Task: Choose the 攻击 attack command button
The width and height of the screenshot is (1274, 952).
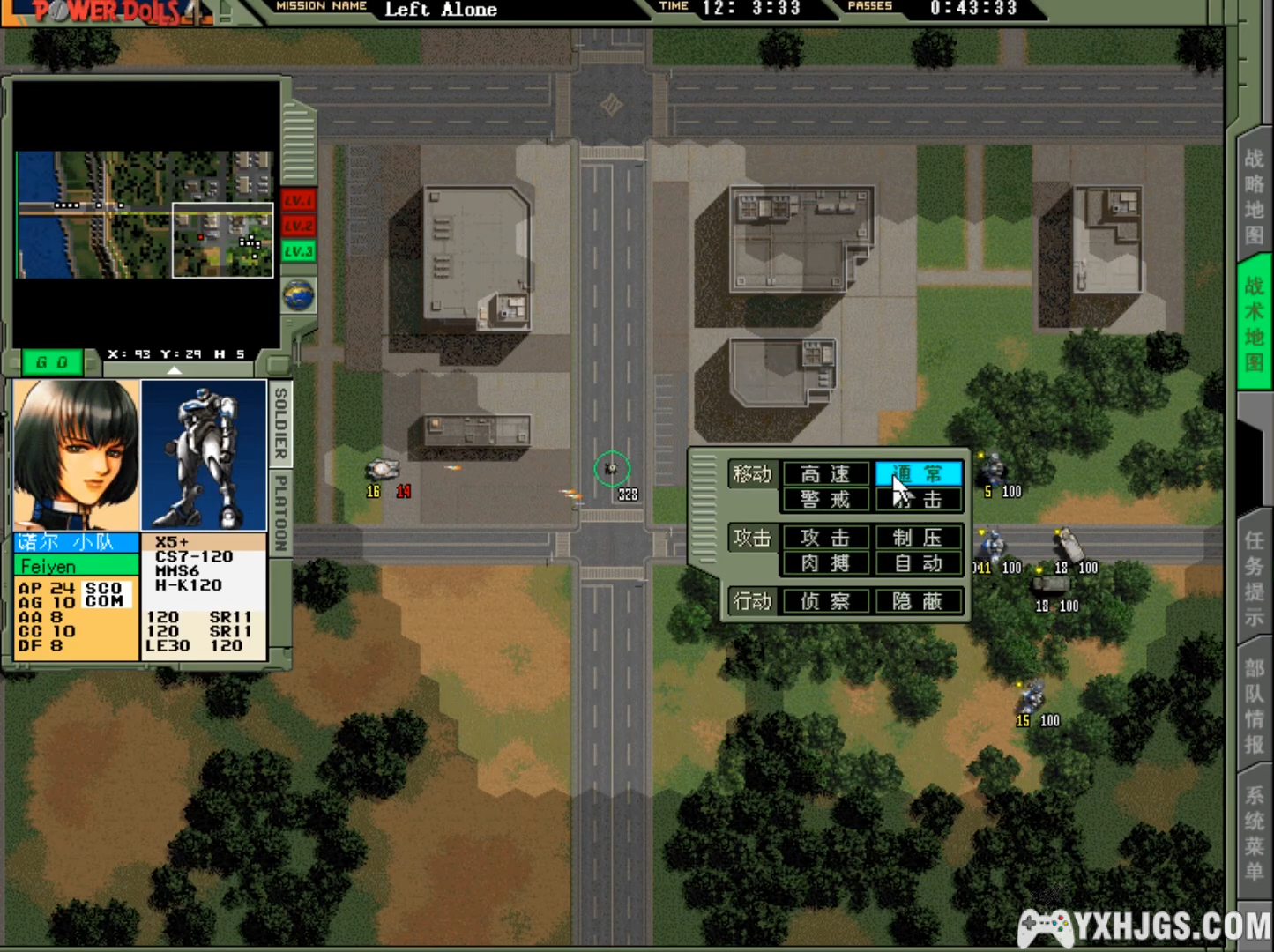Action: click(825, 538)
